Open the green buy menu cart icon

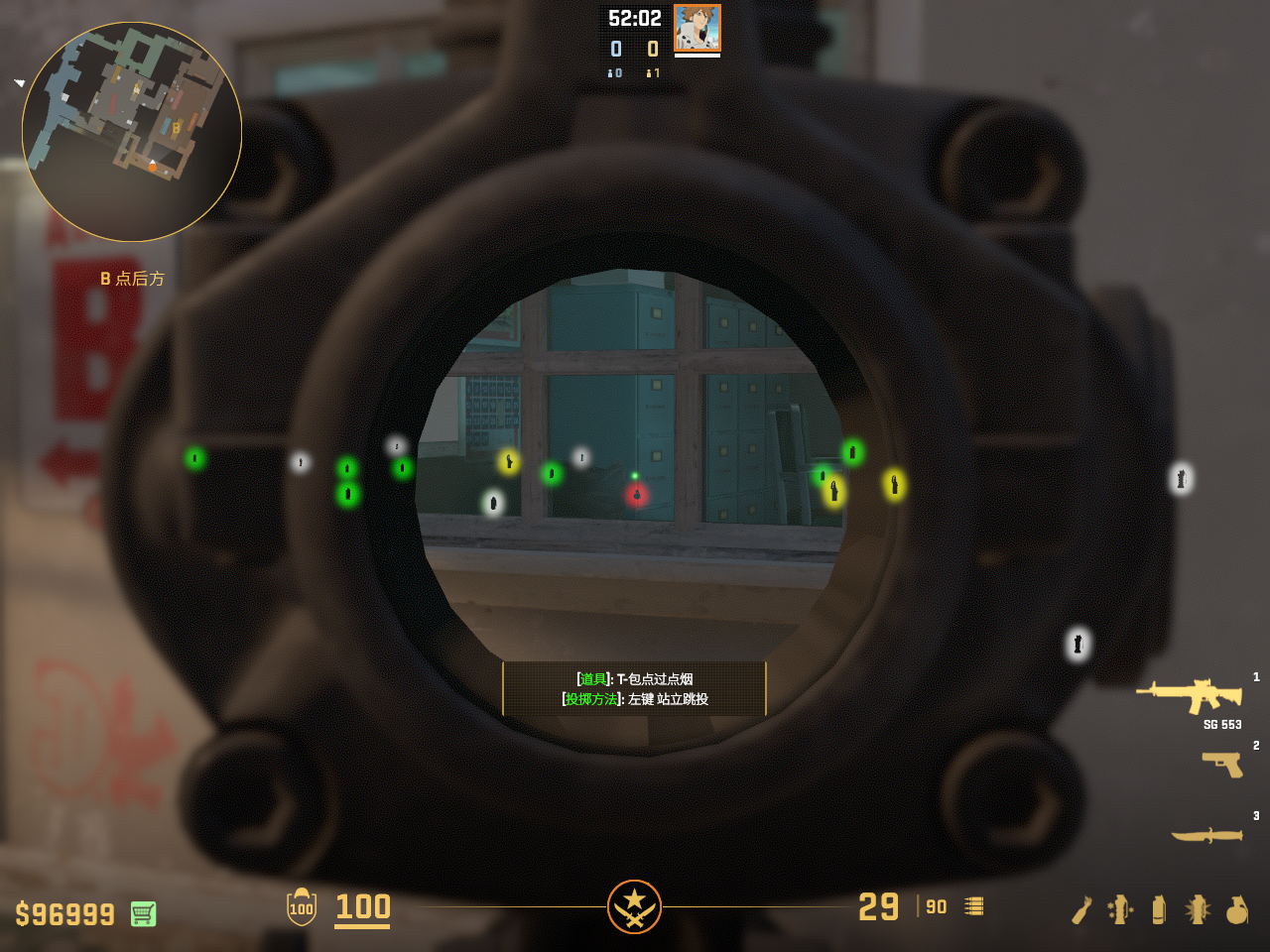(143, 913)
